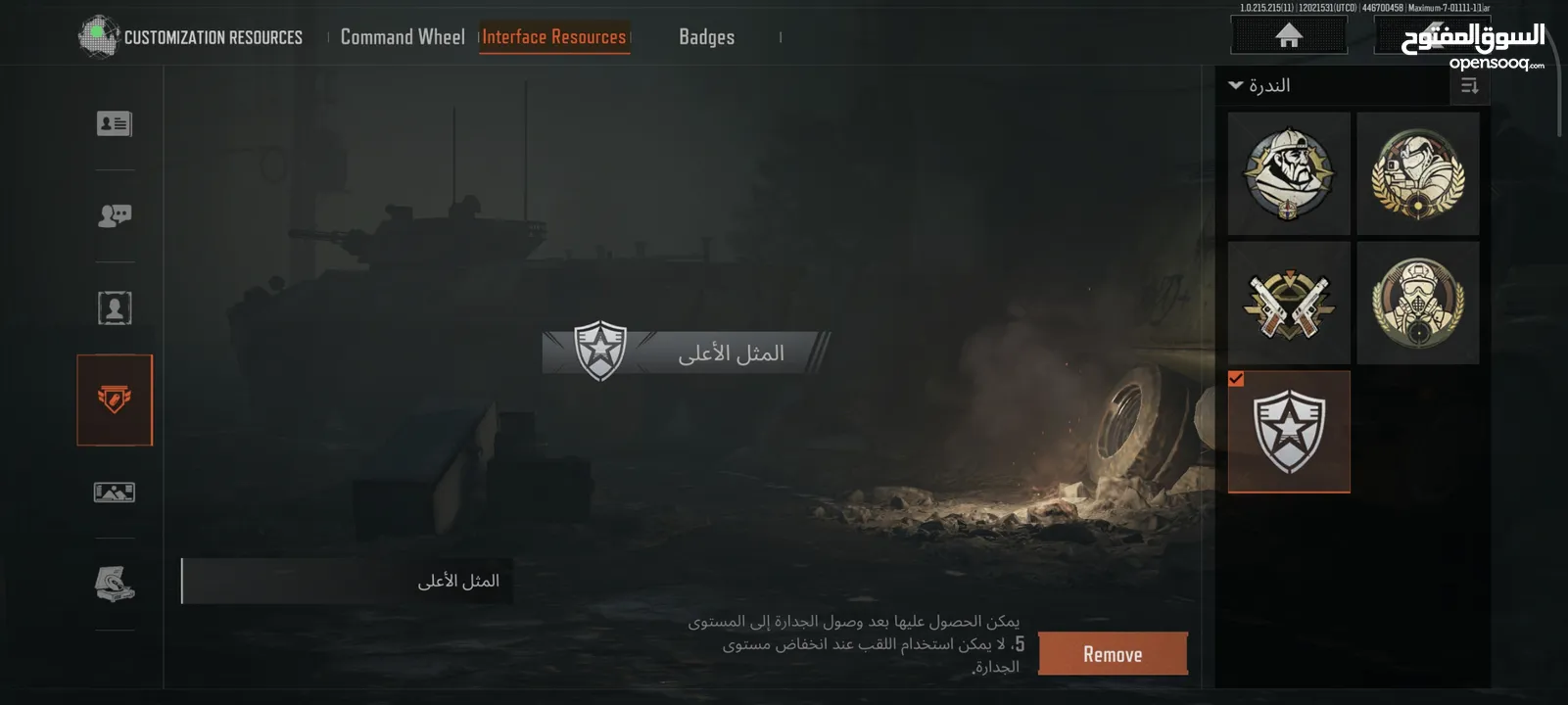Open the background image resources panel
Screen dimensions: 1568x705
click(x=115, y=492)
